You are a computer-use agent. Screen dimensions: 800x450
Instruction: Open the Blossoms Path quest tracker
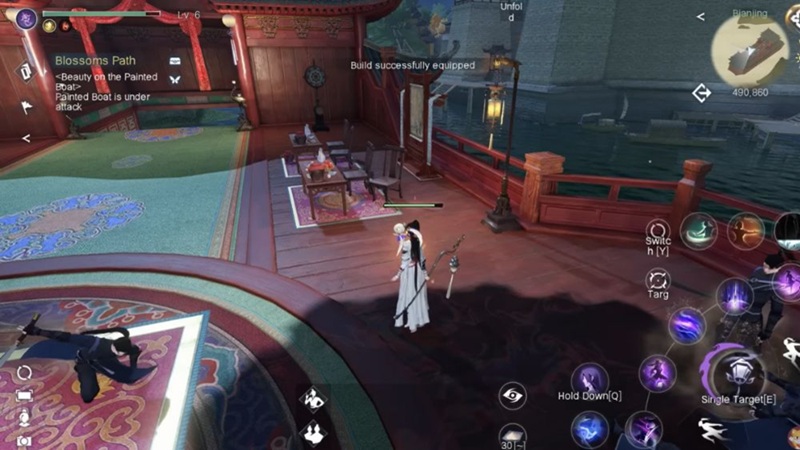coord(96,60)
